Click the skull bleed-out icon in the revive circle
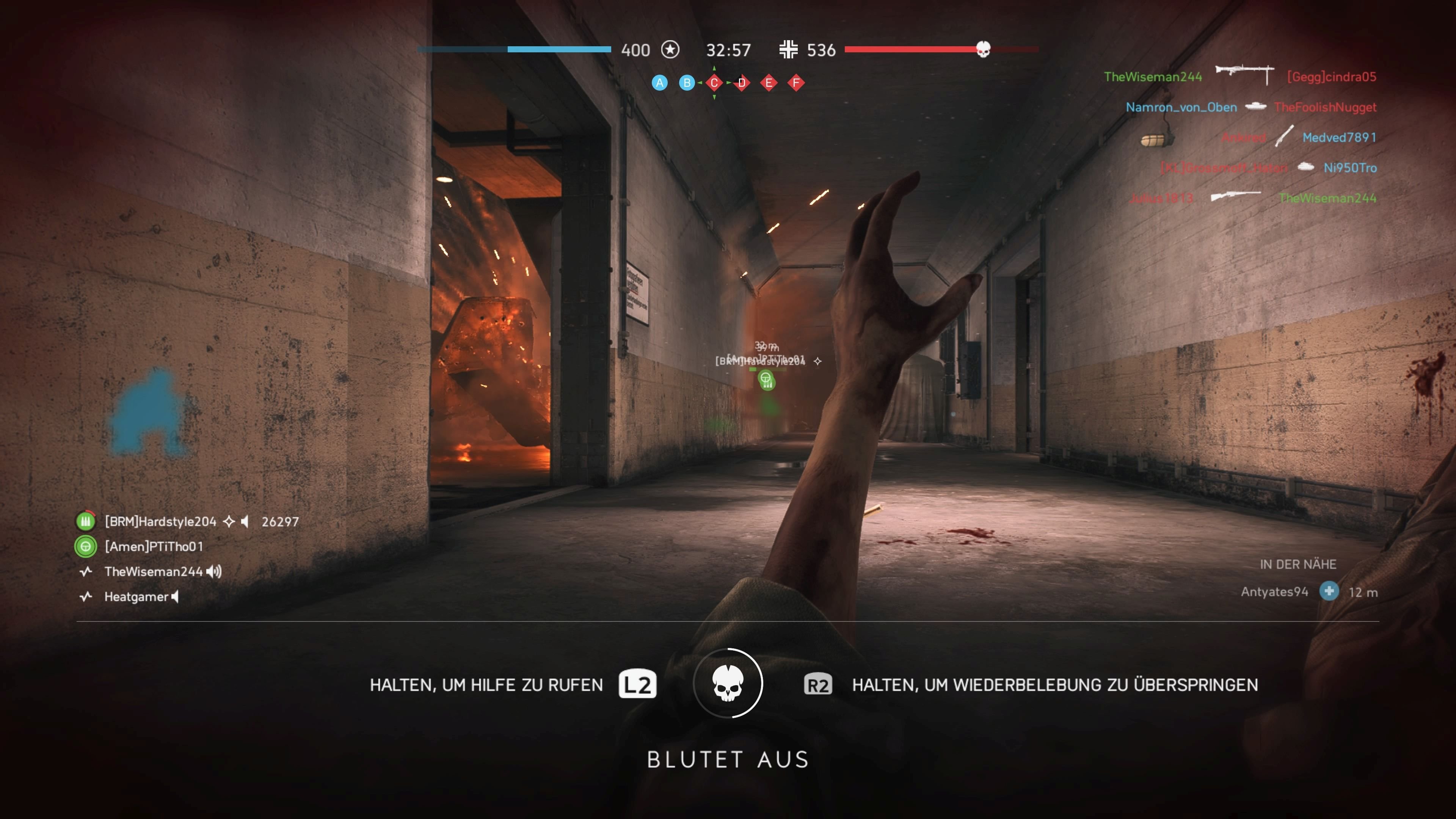The height and width of the screenshot is (819, 1456). pyautogui.click(x=728, y=683)
